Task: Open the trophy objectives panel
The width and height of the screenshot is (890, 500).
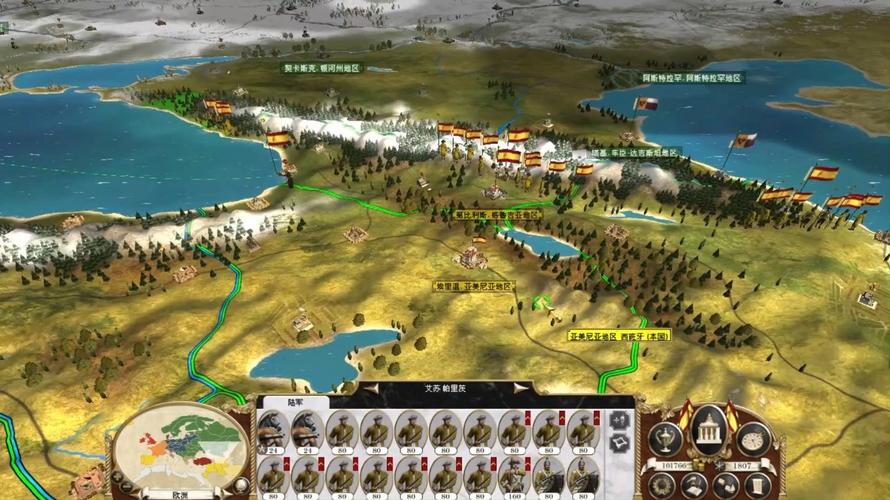Action: coord(665,437)
